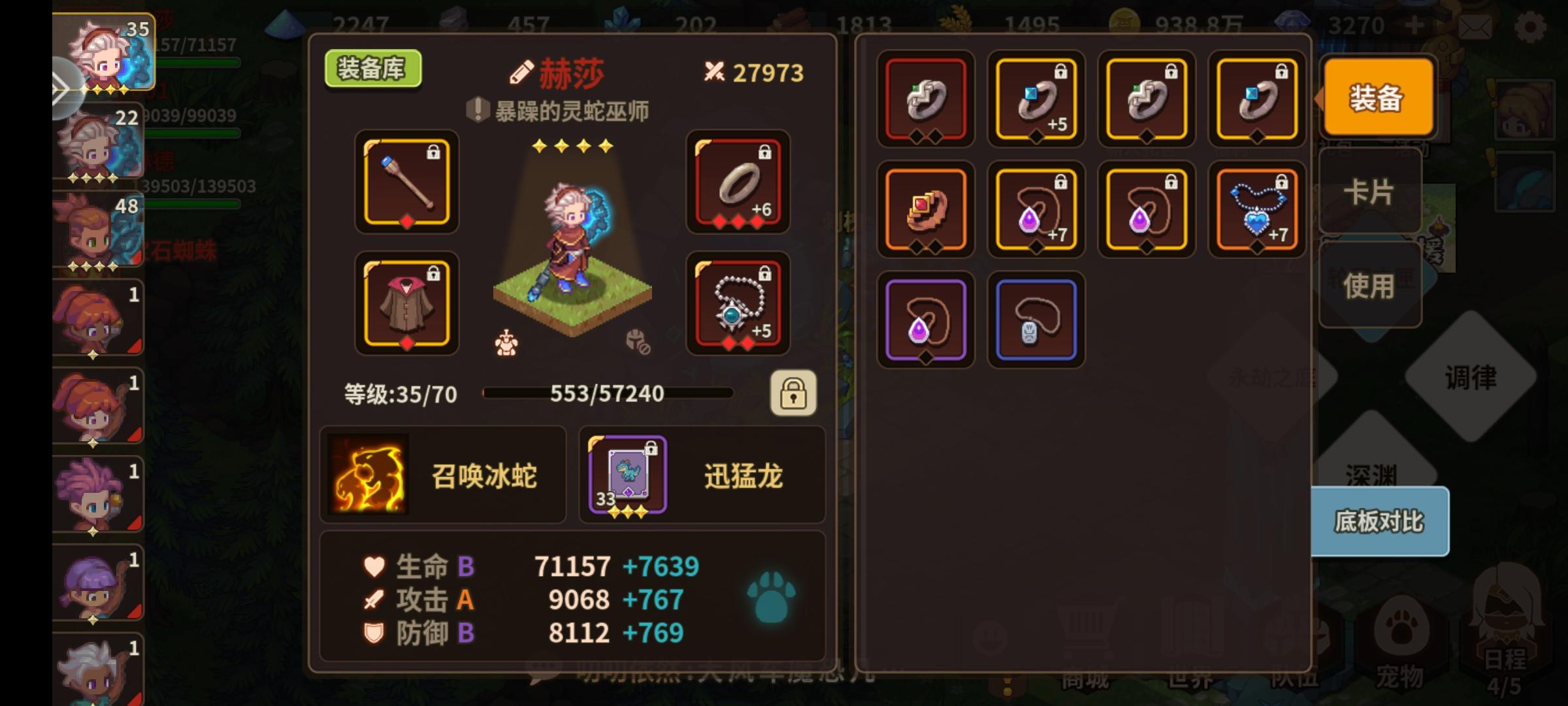Select the staff weapon equipment slot
Screen dimensions: 1568x706
(x=406, y=184)
